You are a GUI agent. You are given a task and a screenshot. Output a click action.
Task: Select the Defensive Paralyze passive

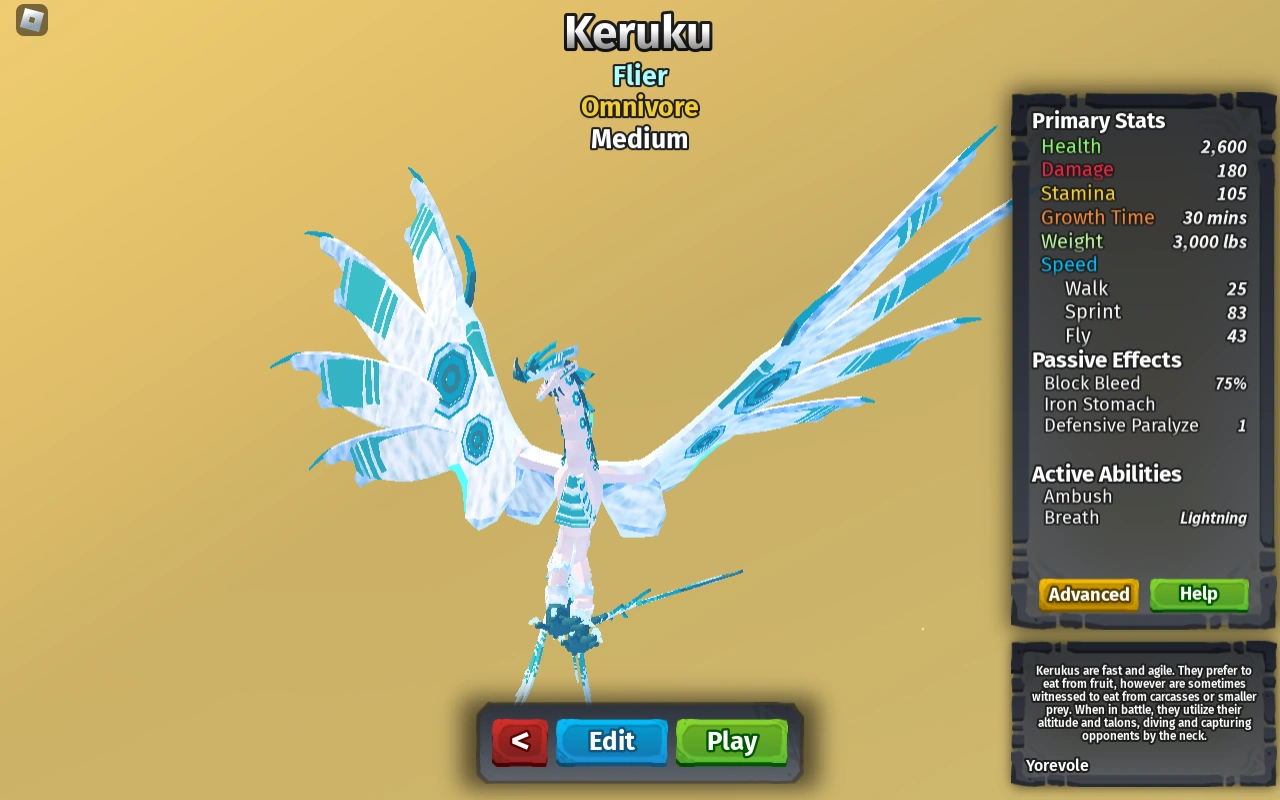1120,425
